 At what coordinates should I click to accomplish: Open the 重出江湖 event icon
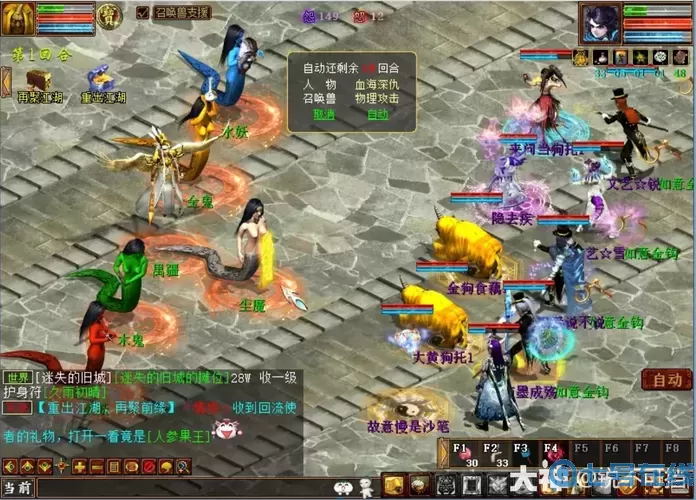[x=100, y=78]
